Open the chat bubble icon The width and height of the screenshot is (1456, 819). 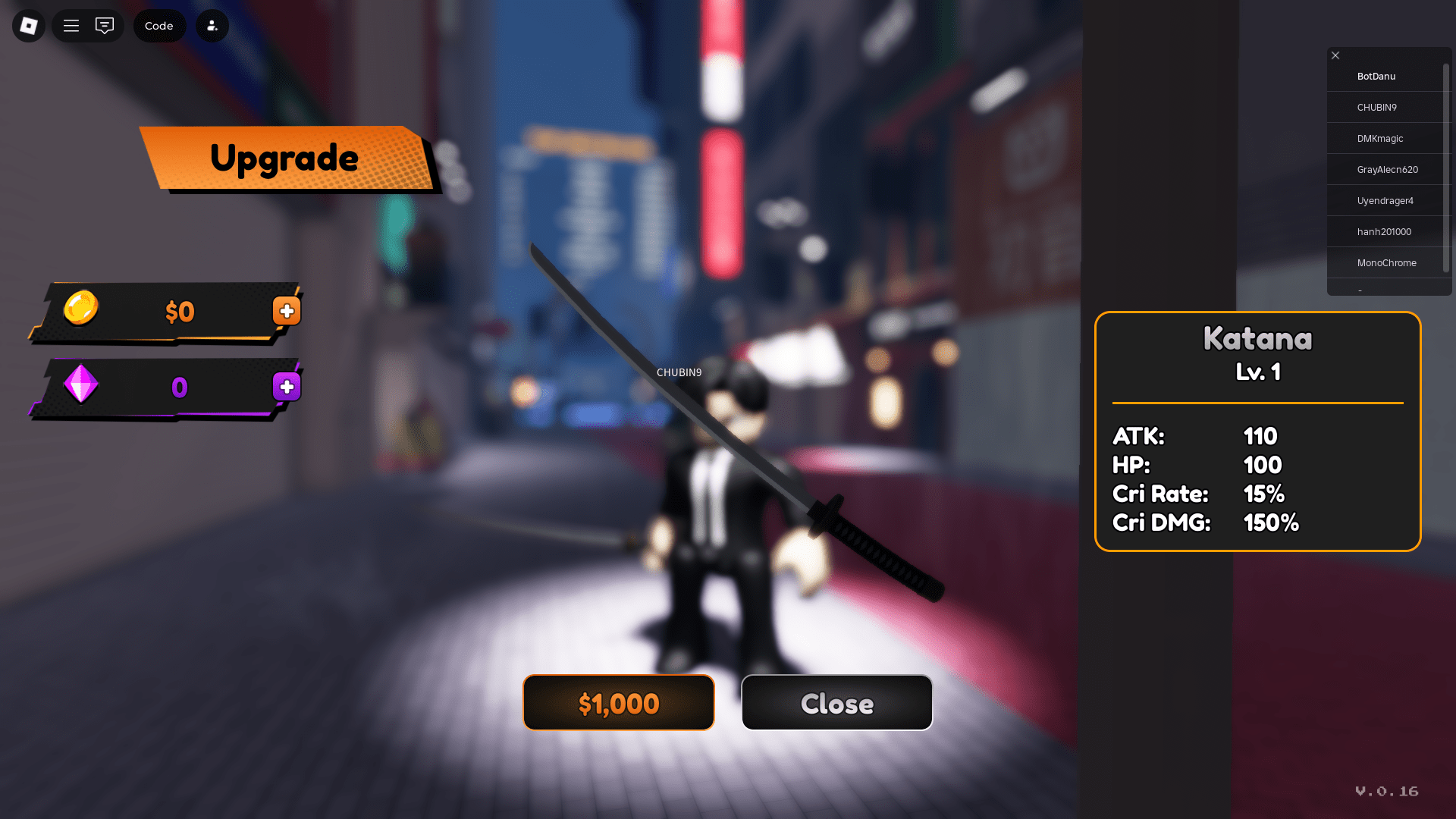point(105,25)
